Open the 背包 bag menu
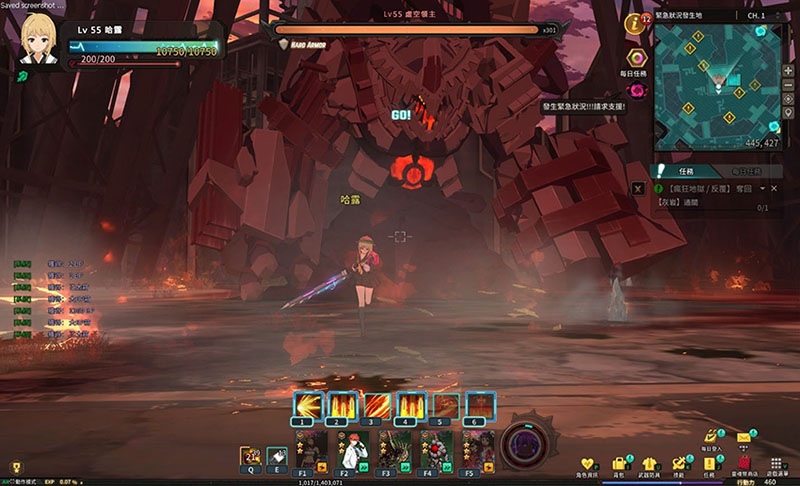The image size is (800, 486). click(620, 465)
